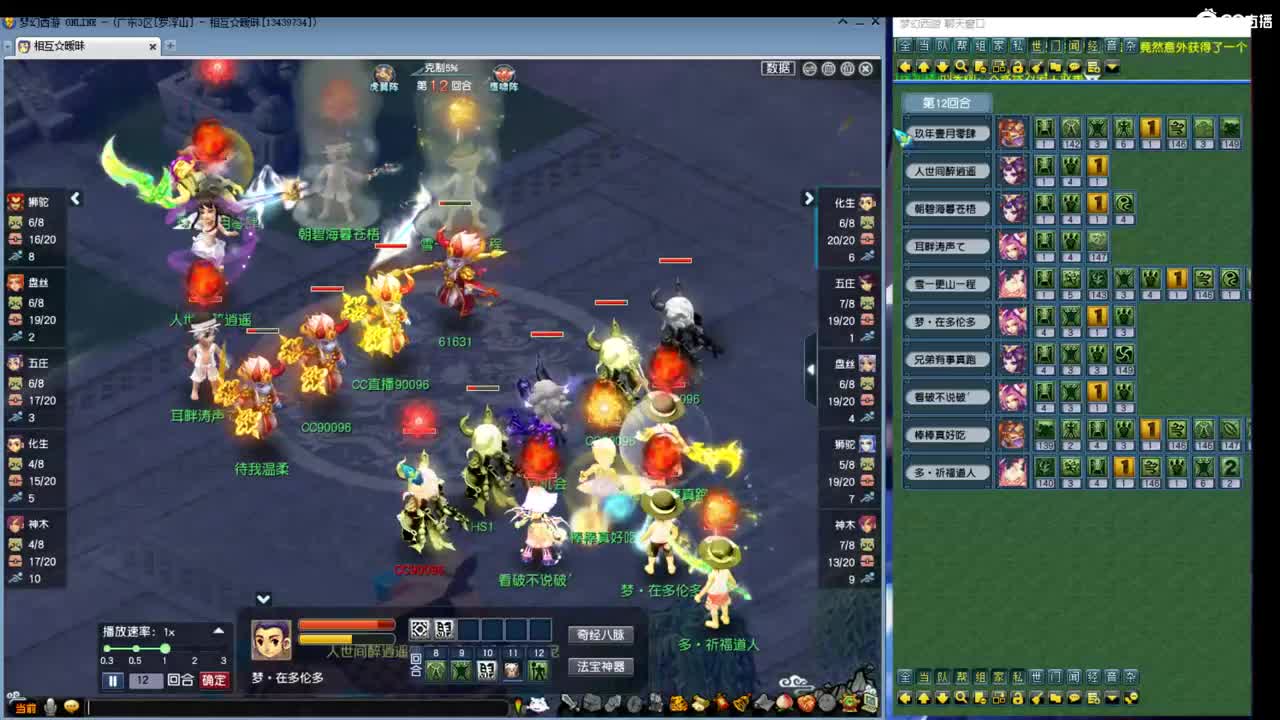The width and height of the screenshot is (1280, 720).
Task: Collapse the battle UI with the chevron above the portrait
Action: click(264, 599)
